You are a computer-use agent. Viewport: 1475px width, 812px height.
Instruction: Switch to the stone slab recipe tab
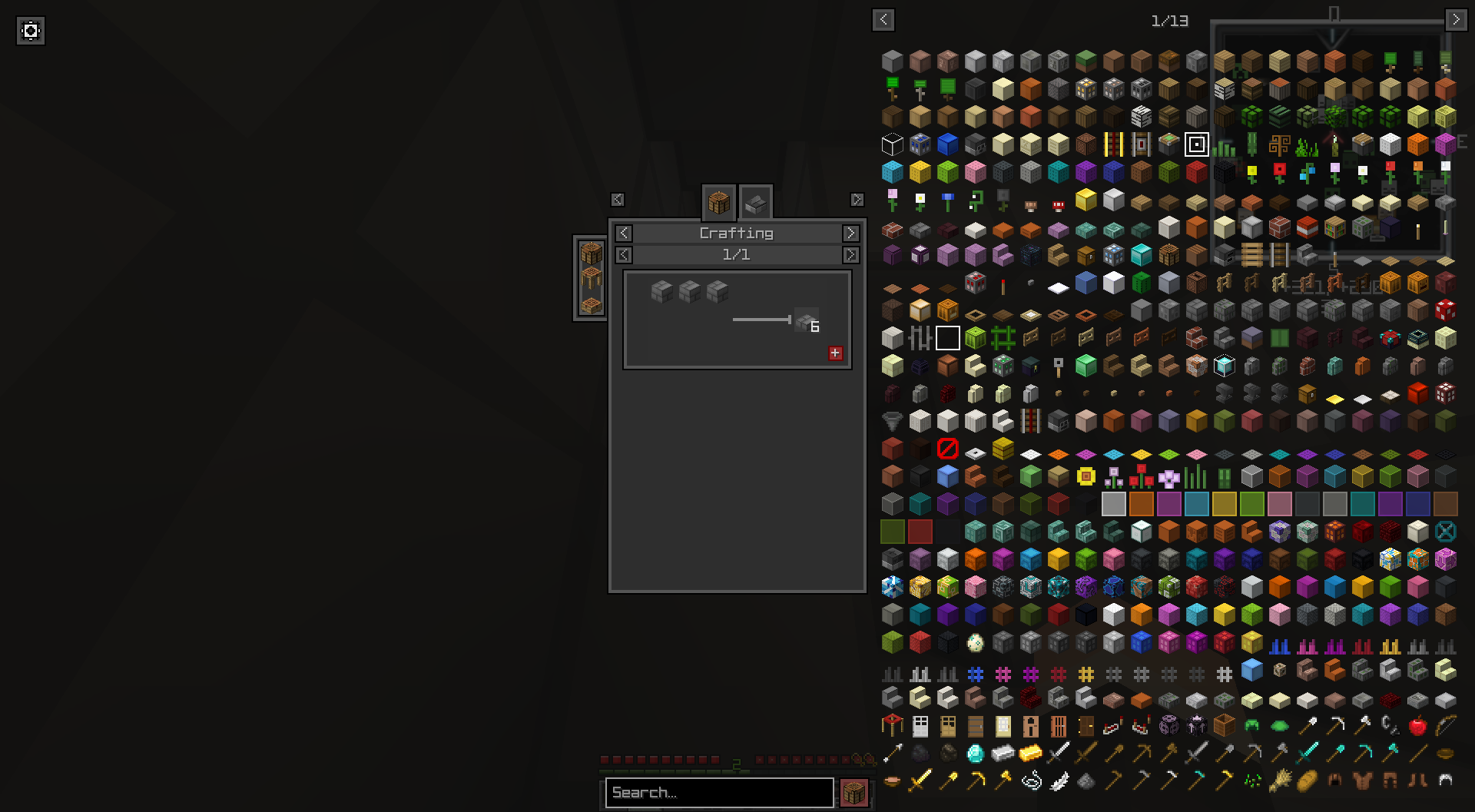(x=756, y=202)
